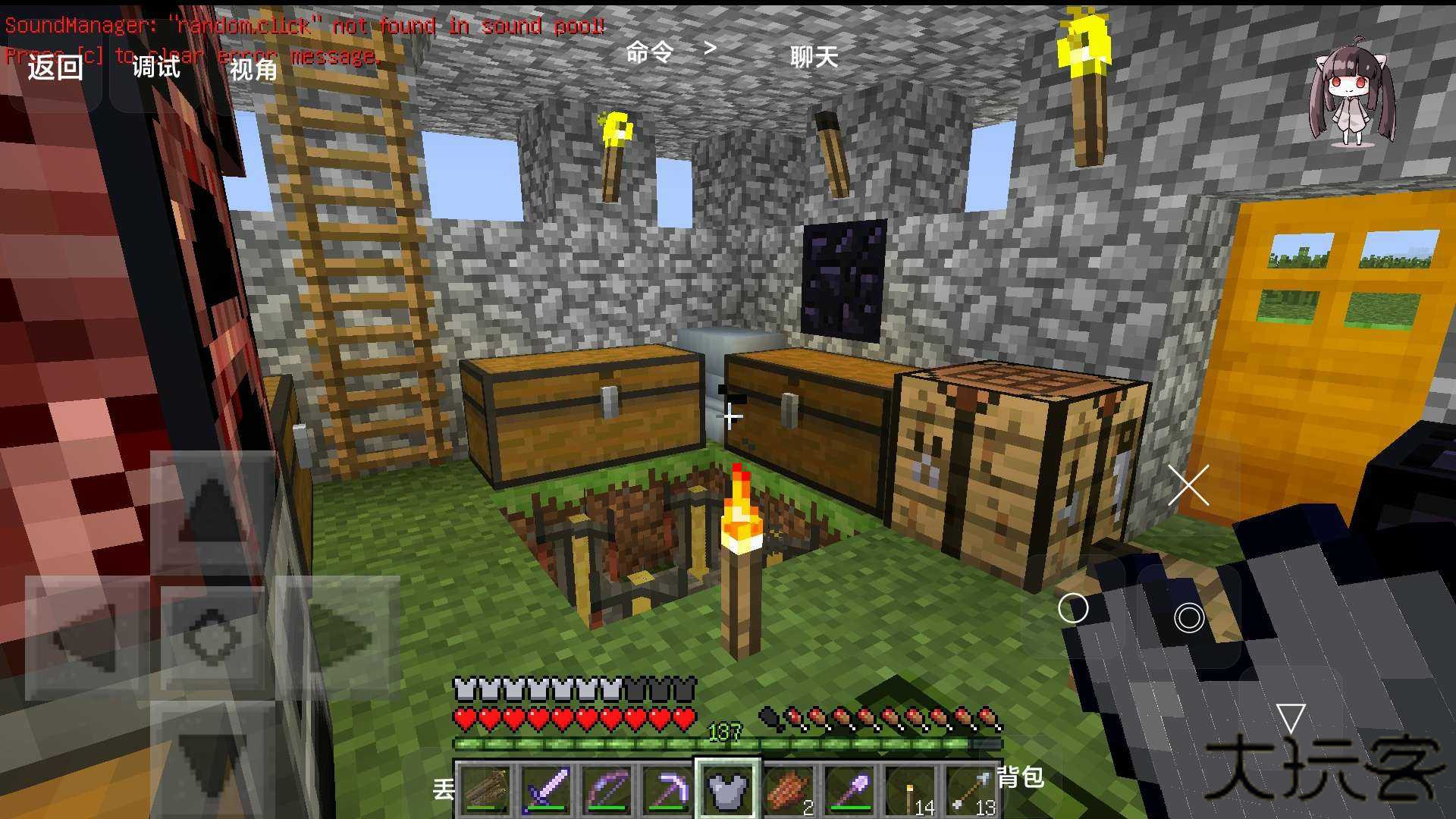Tap the 返回 back button
This screenshot has height=819, width=1456.
coord(55,67)
